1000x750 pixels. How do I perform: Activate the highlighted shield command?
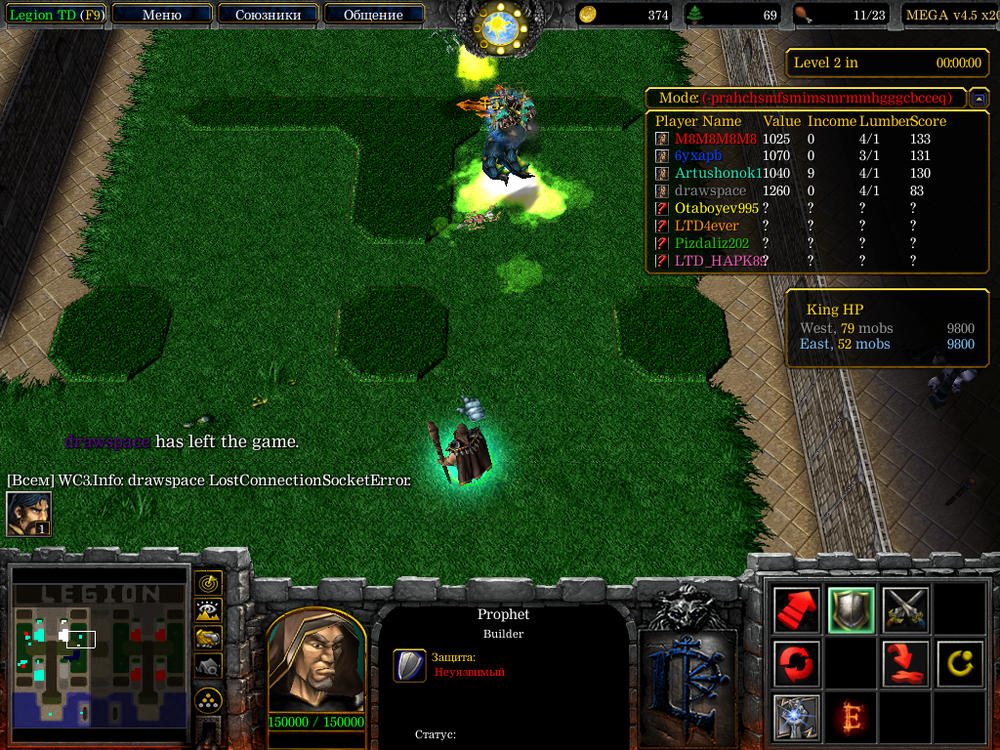point(852,609)
